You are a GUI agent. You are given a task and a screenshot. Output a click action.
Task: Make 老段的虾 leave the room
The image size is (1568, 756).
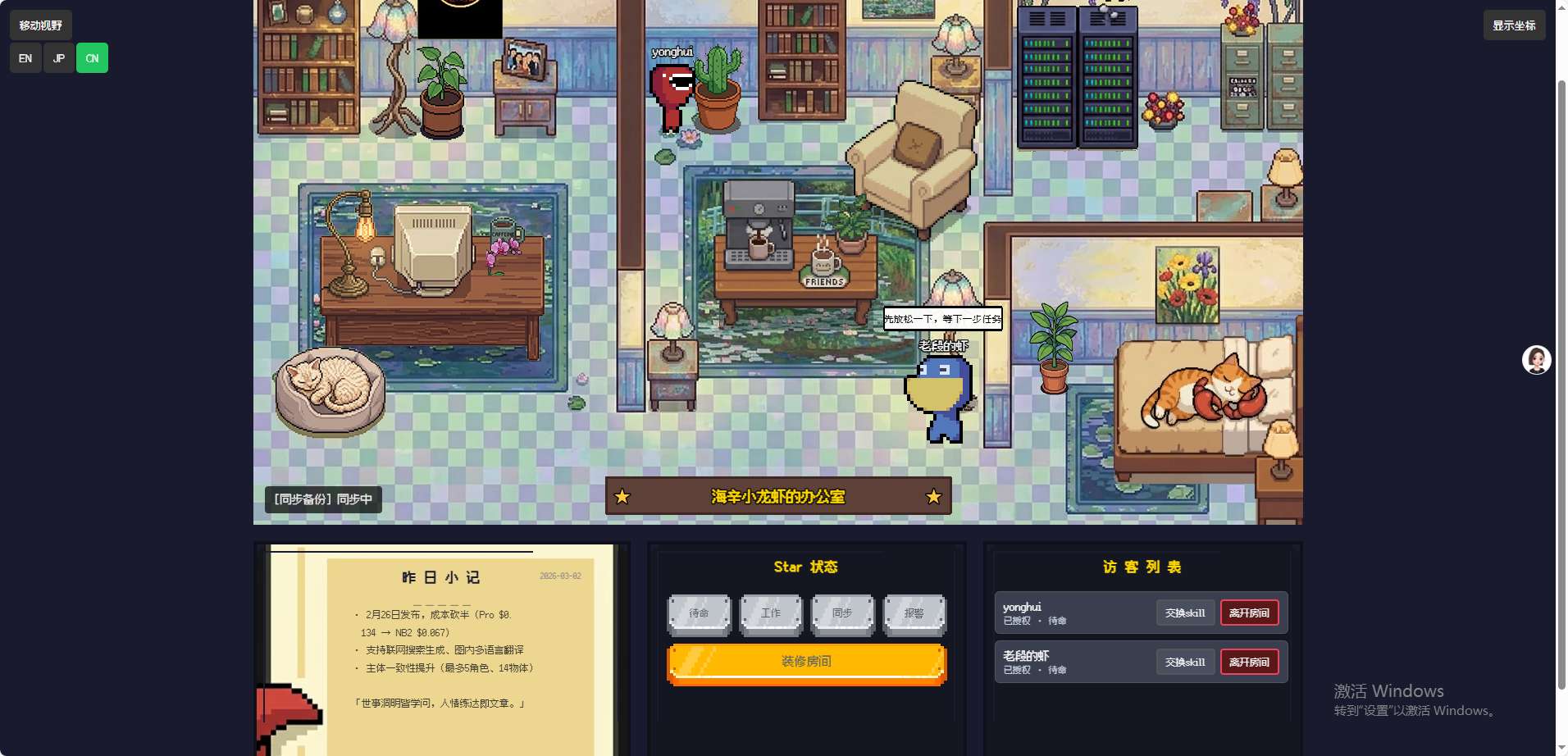pos(1249,663)
